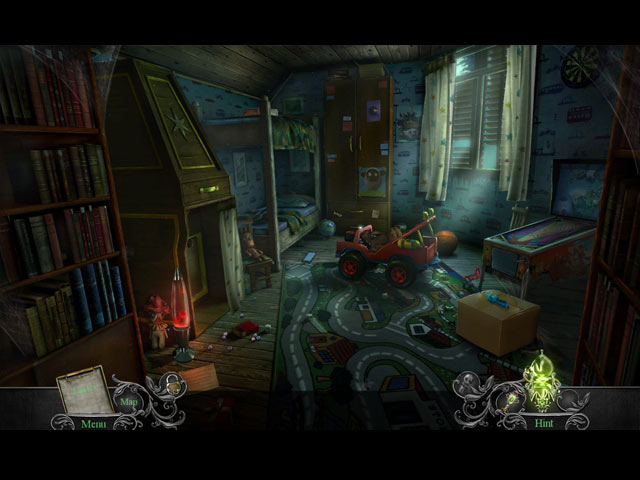
Task: Use the glowing green Hint skull
Action: (x=540, y=382)
